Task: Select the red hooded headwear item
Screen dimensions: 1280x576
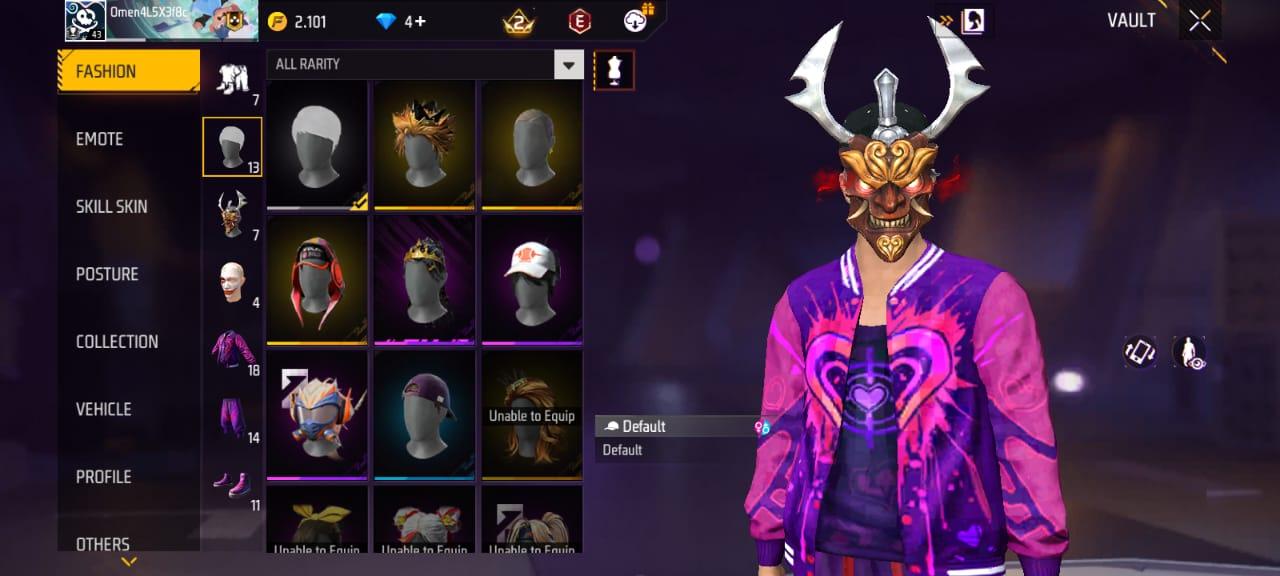Action: (317, 279)
